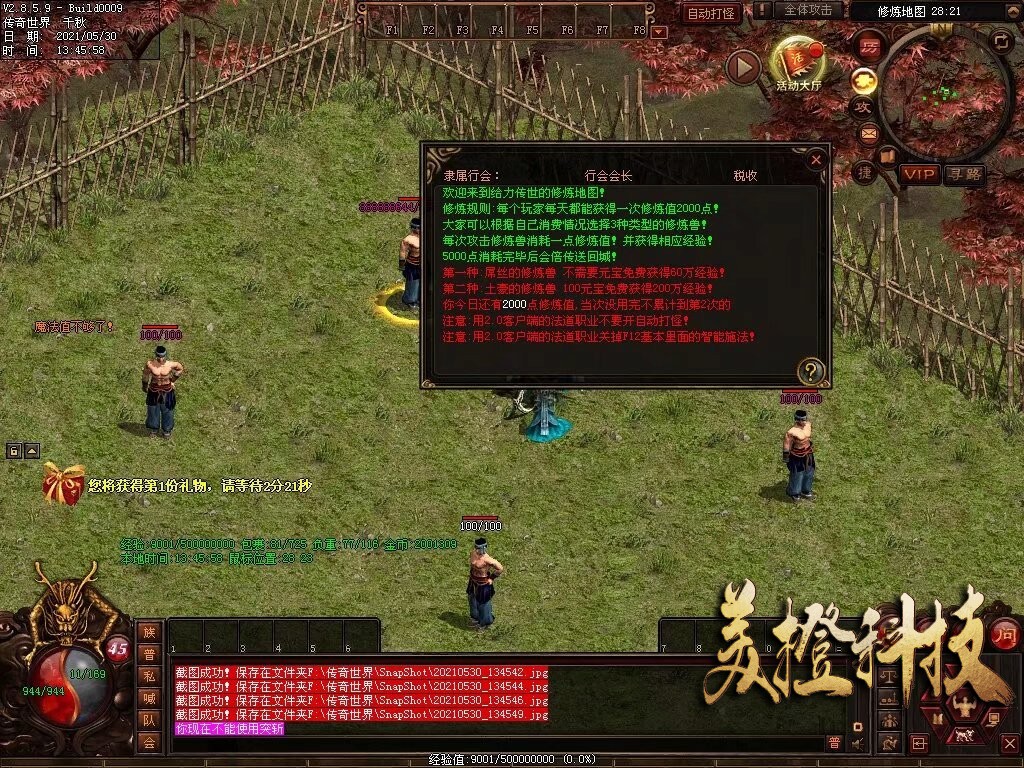Viewport: 1024px width, 768px height.
Task: Open the VIP panel
Action: [x=918, y=174]
